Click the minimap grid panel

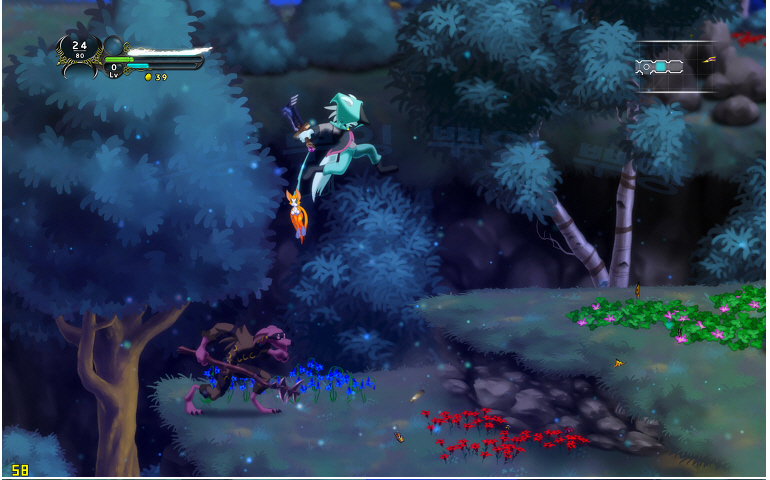[x=676, y=67]
